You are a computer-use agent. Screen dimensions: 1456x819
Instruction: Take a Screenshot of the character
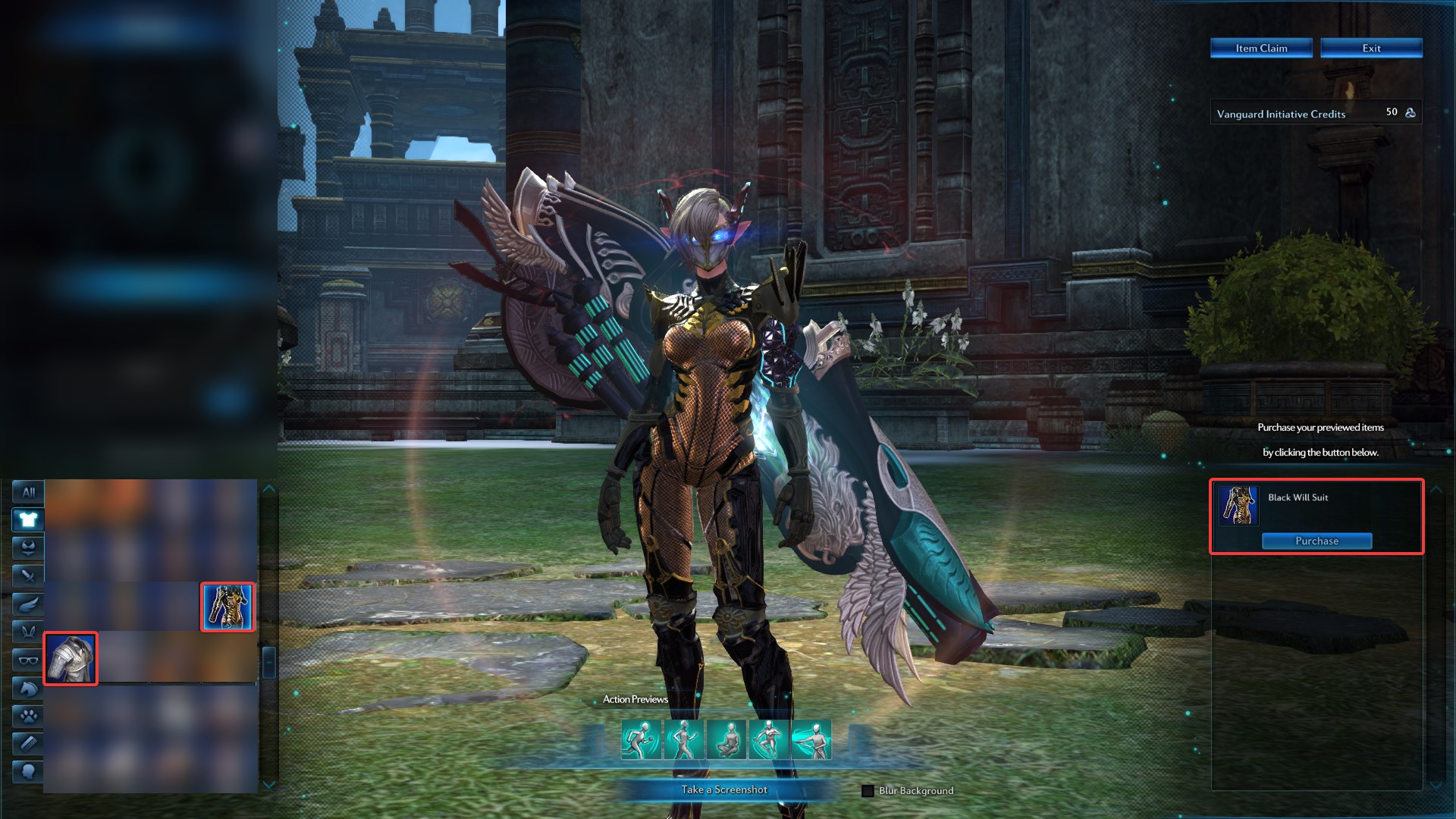coord(724,789)
